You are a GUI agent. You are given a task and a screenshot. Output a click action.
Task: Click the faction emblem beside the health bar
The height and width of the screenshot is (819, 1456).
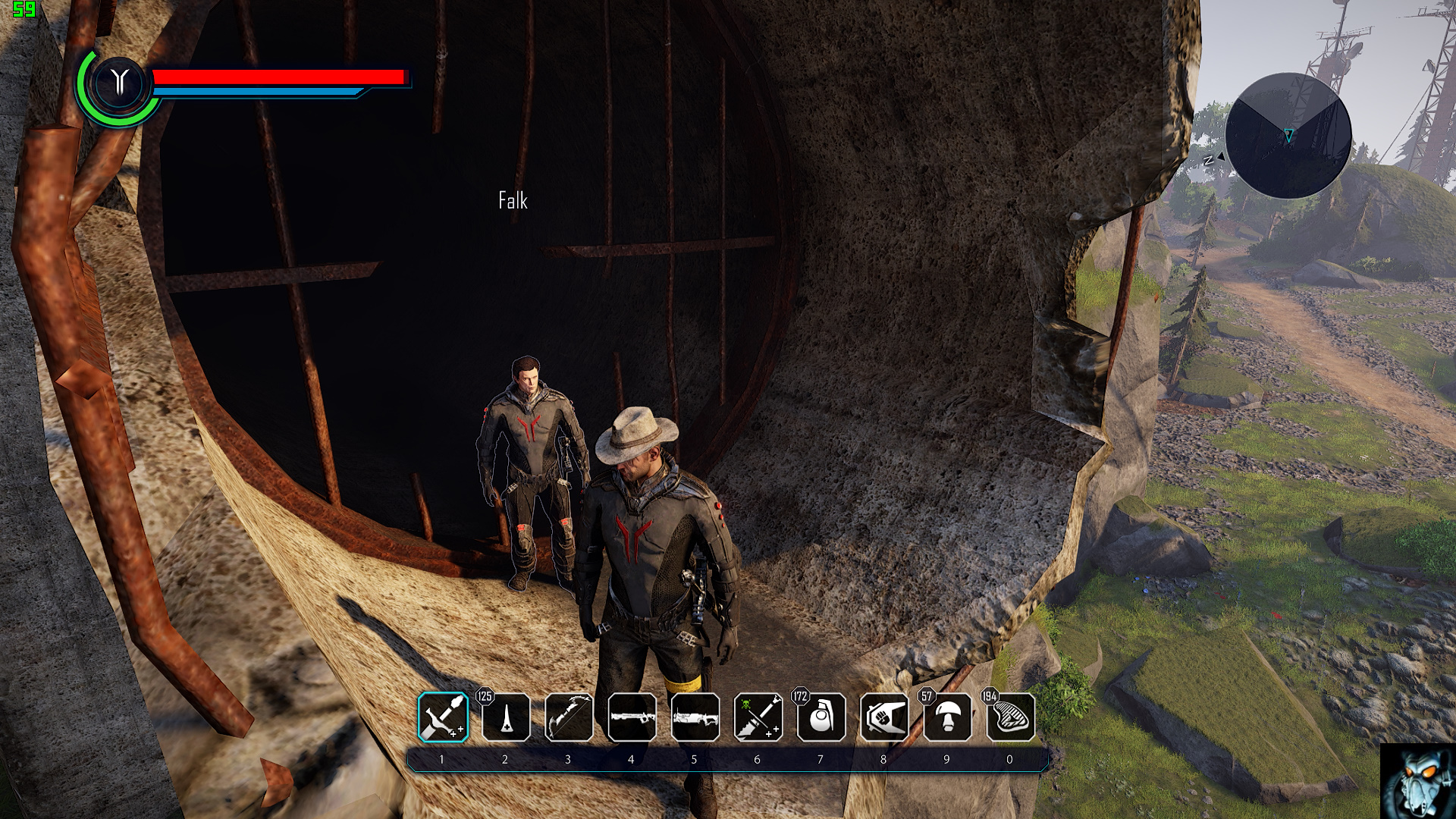tap(119, 82)
